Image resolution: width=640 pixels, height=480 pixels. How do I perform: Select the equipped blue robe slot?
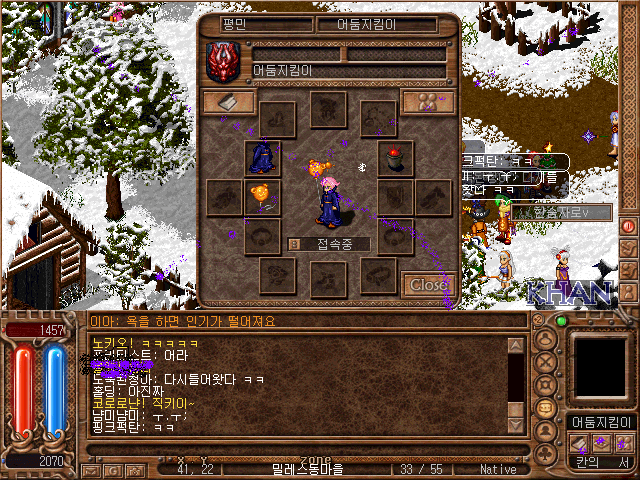click(x=262, y=158)
